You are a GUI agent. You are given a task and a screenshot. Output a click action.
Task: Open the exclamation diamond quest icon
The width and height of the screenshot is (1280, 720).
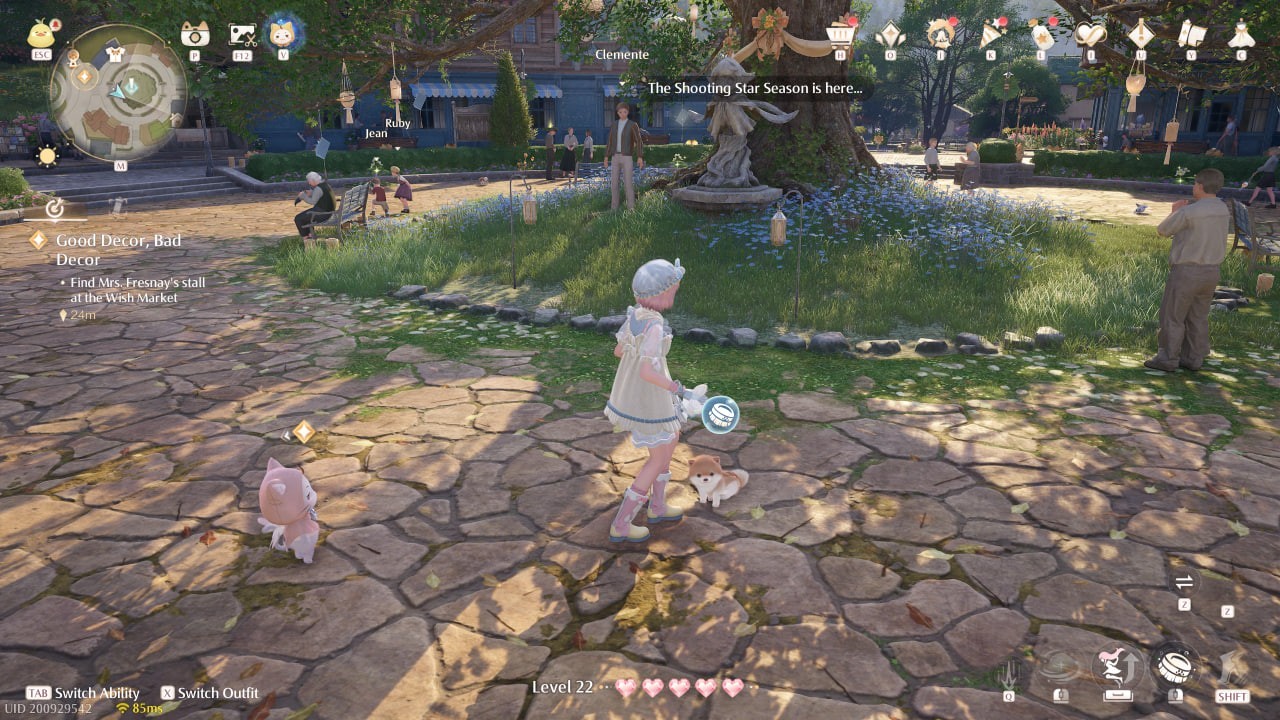[x=1141, y=34]
